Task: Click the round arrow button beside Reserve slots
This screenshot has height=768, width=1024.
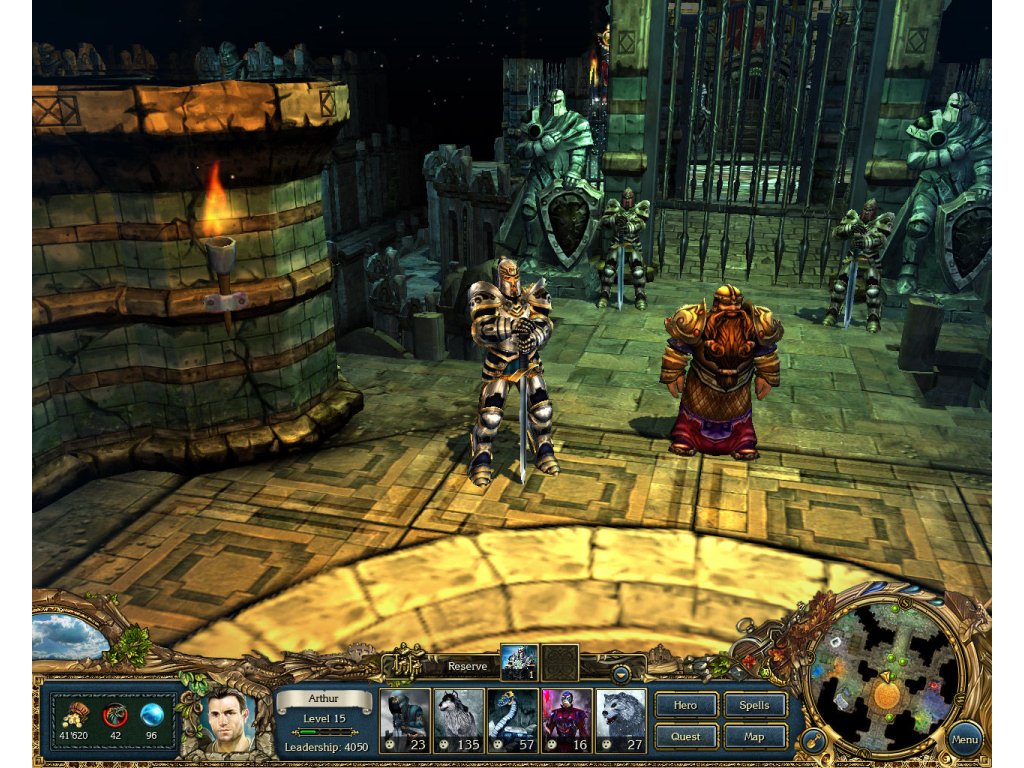Action: click(x=622, y=673)
